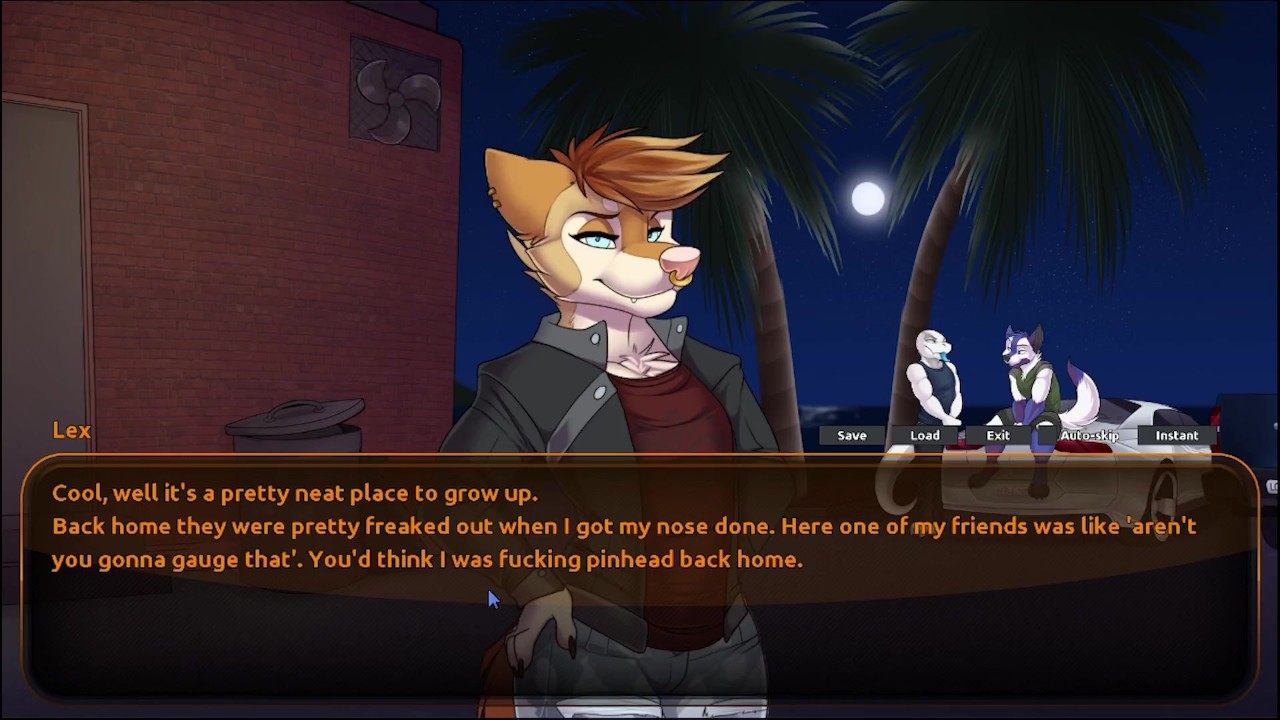This screenshot has width=1280, height=720.
Task: Open the Load menu
Action: [x=925, y=435]
